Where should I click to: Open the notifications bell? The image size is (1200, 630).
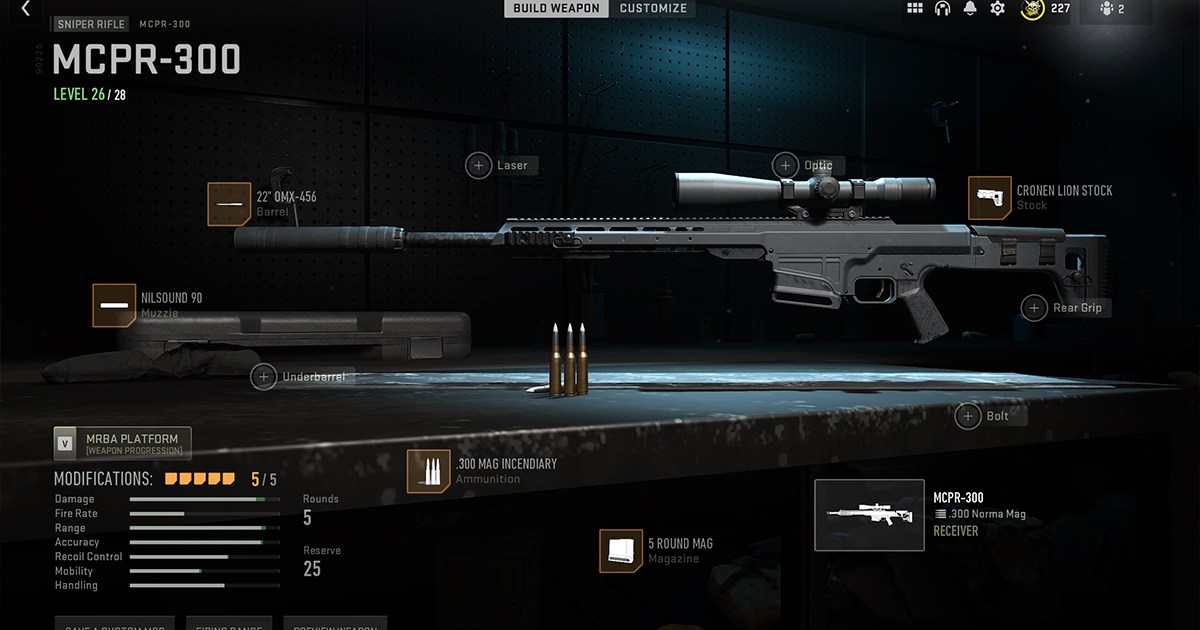coord(970,9)
